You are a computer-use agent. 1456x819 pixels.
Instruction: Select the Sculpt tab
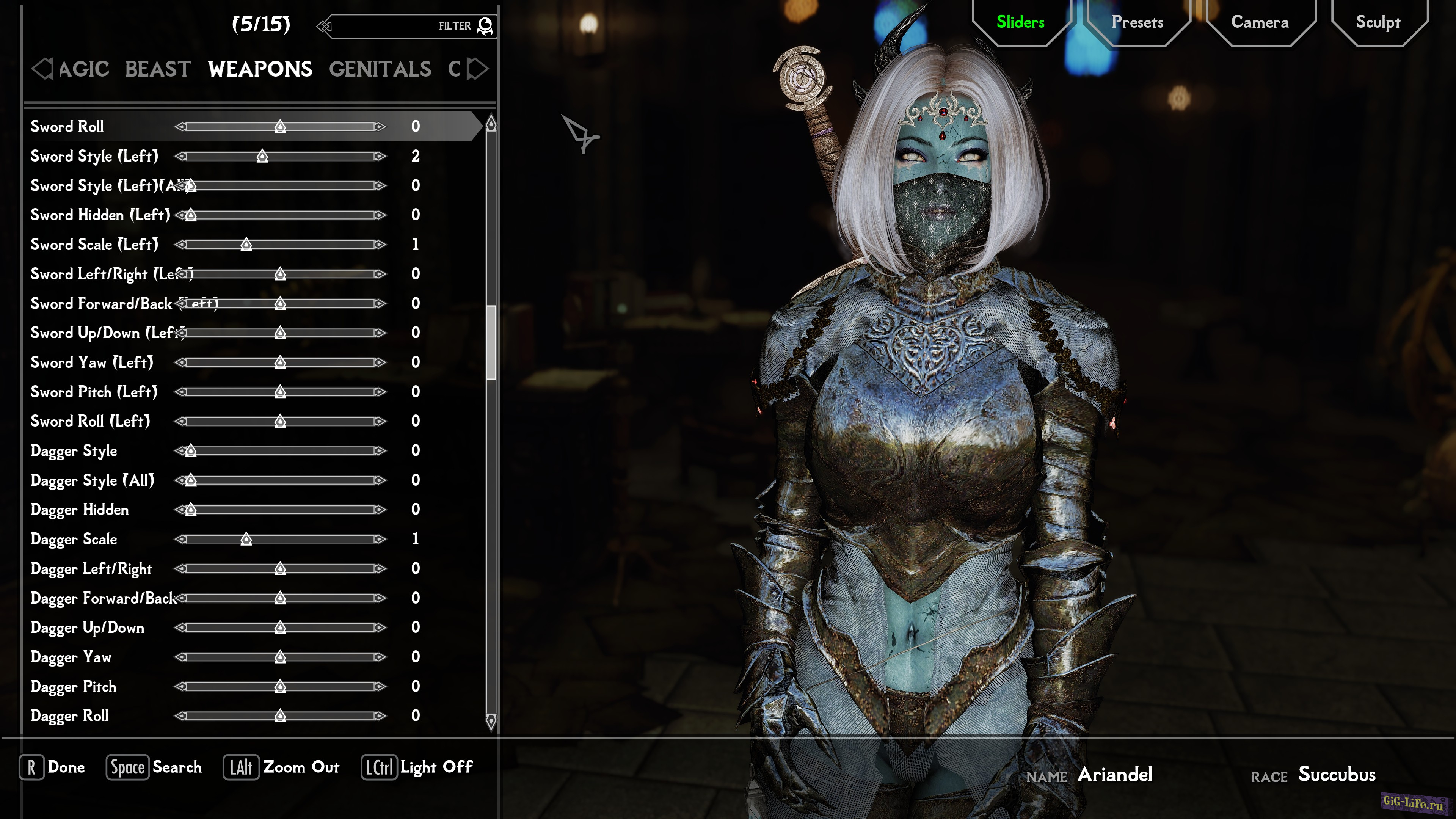pyautogui.click(x=1378, y=23)
